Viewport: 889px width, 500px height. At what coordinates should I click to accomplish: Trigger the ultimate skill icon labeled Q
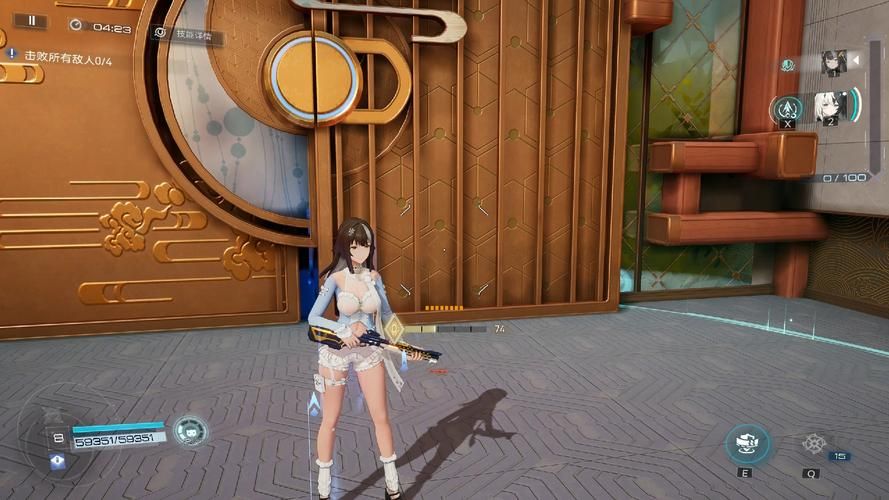click(x=813, y=444)
